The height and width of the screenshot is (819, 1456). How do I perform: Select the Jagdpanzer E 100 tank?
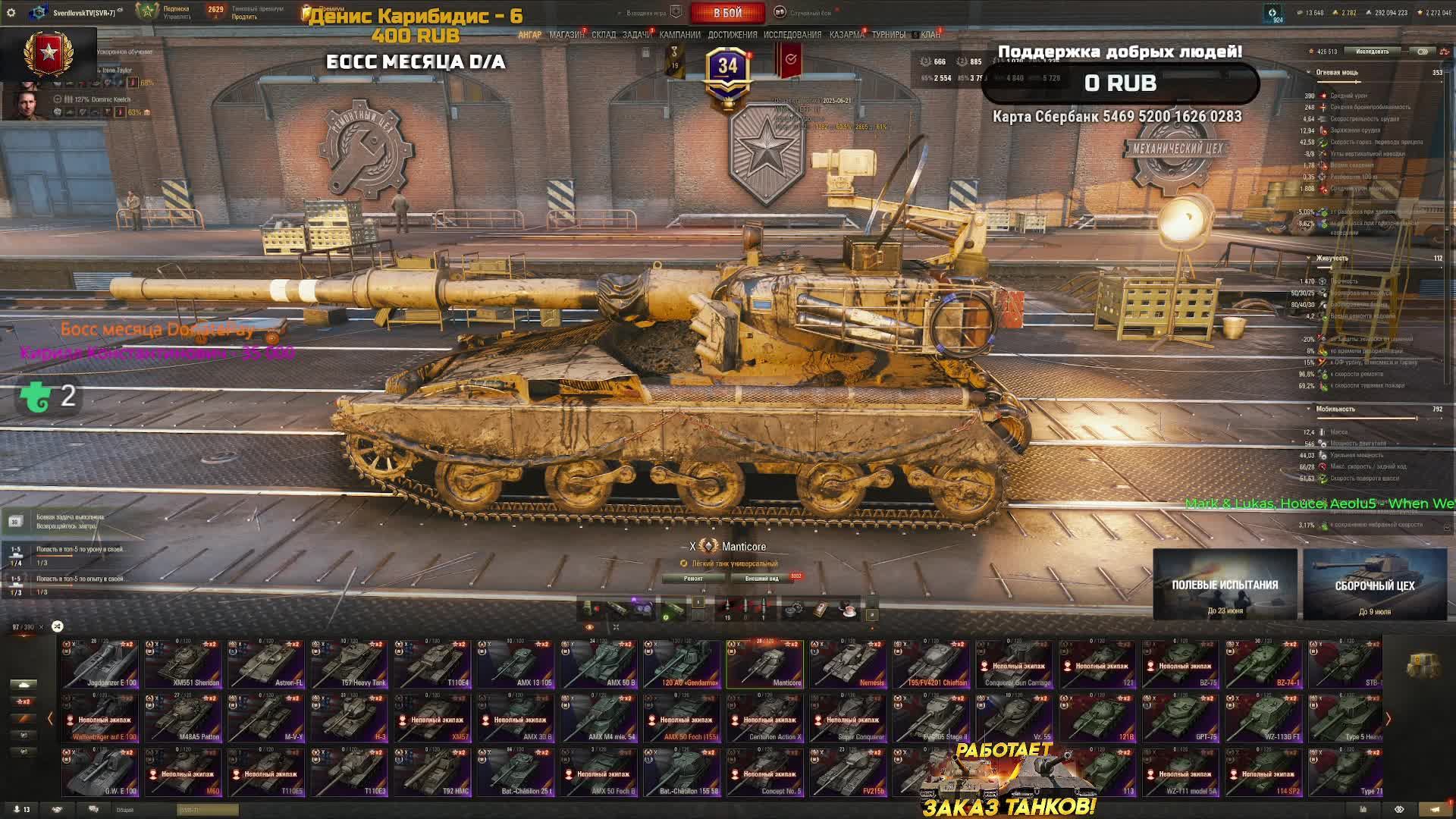(x=101, y=664)
